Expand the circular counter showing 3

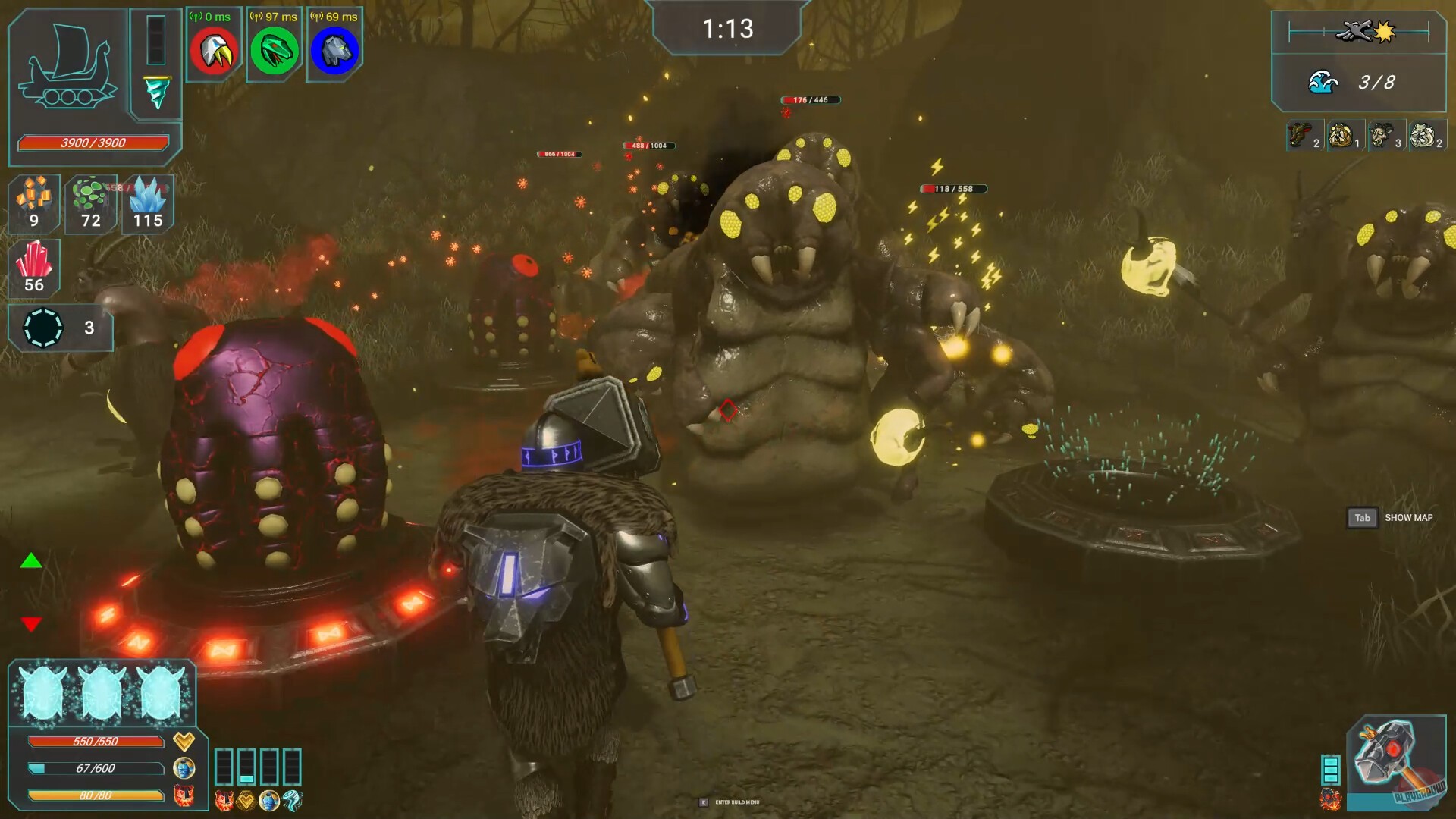point(45,328)
